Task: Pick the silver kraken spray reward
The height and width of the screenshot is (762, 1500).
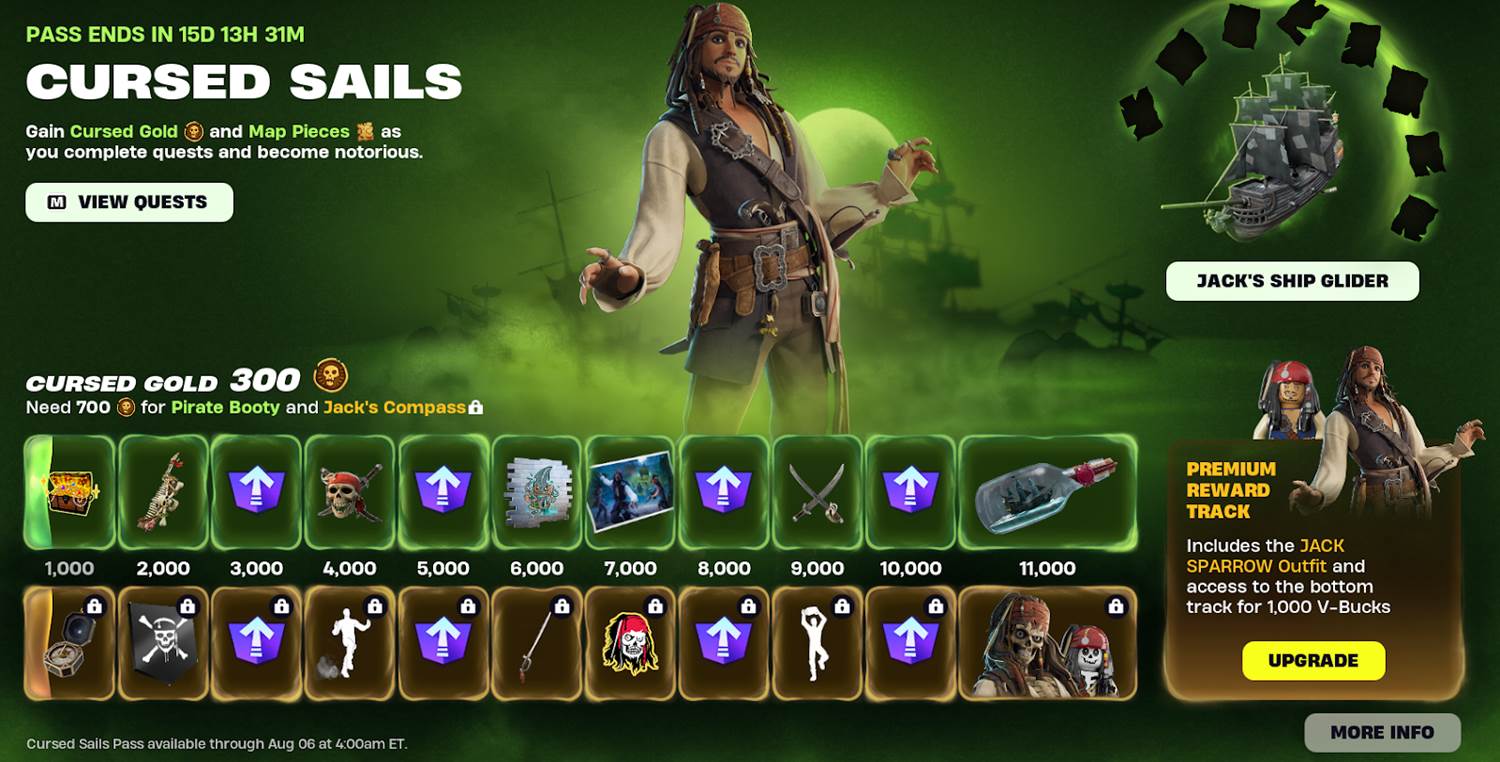Action: pos(537,492)
